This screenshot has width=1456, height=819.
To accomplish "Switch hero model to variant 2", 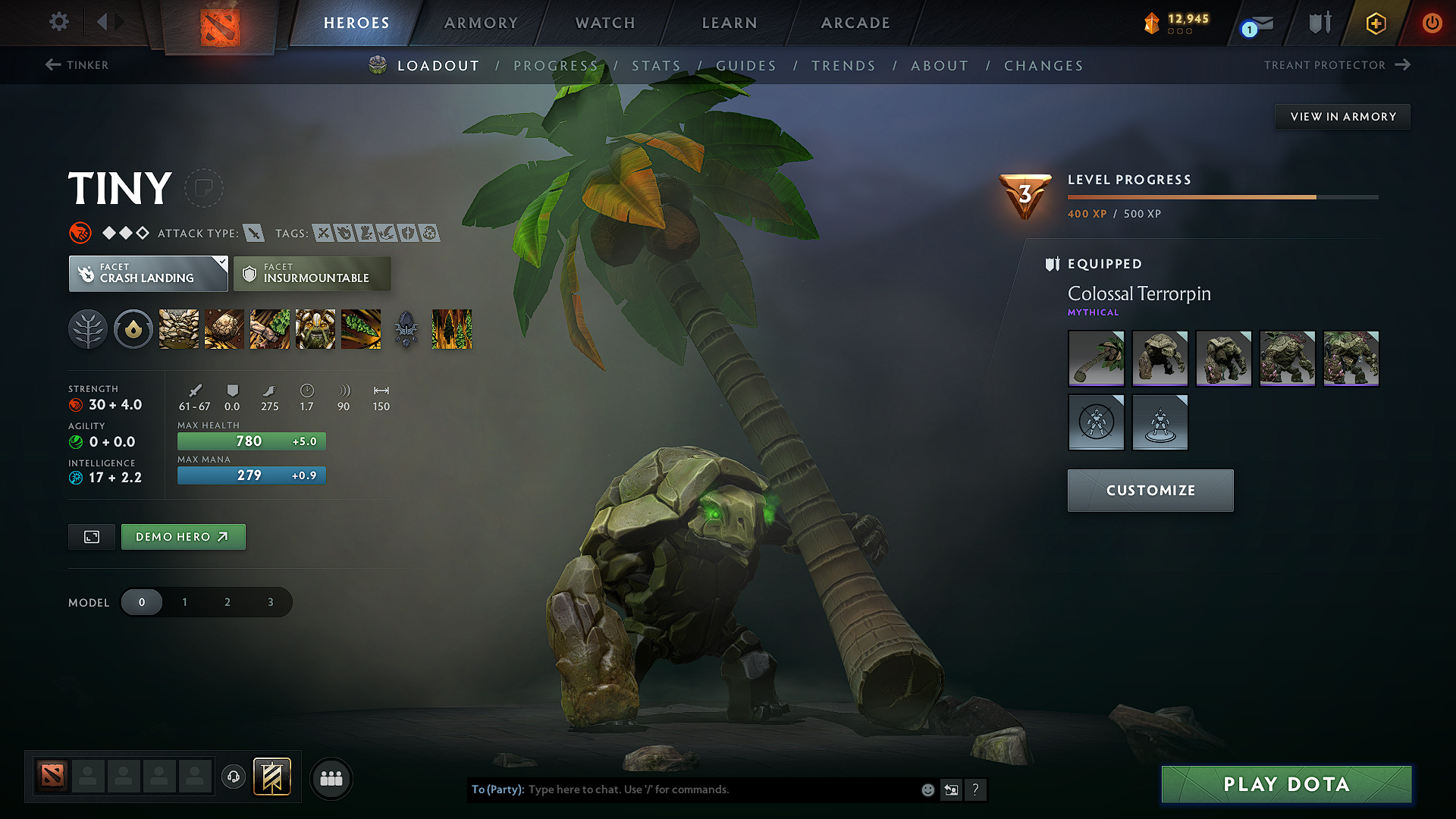I will click(227, 601).
